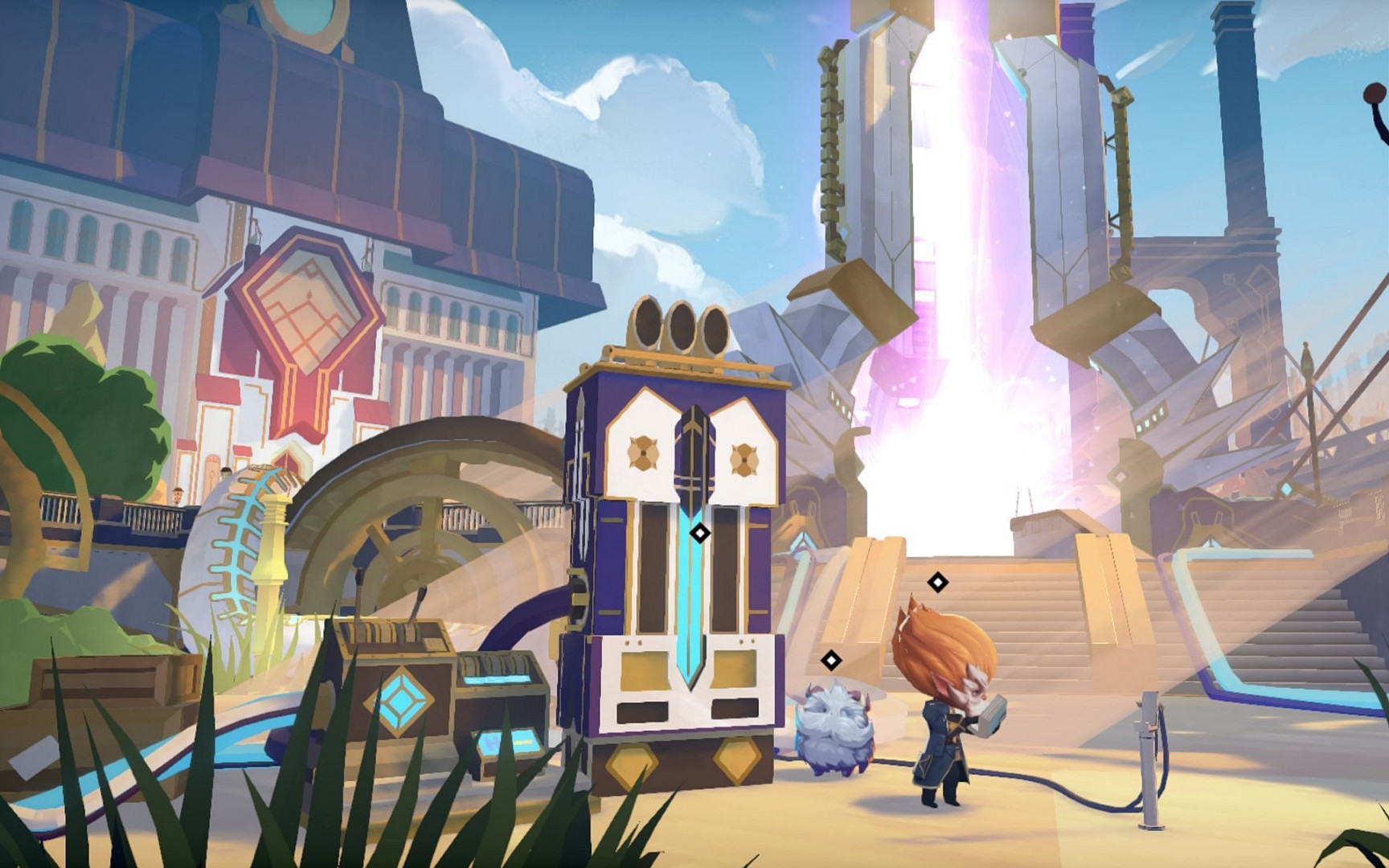Choose the diamond marker above the fluffy white creature

[831, 661]
